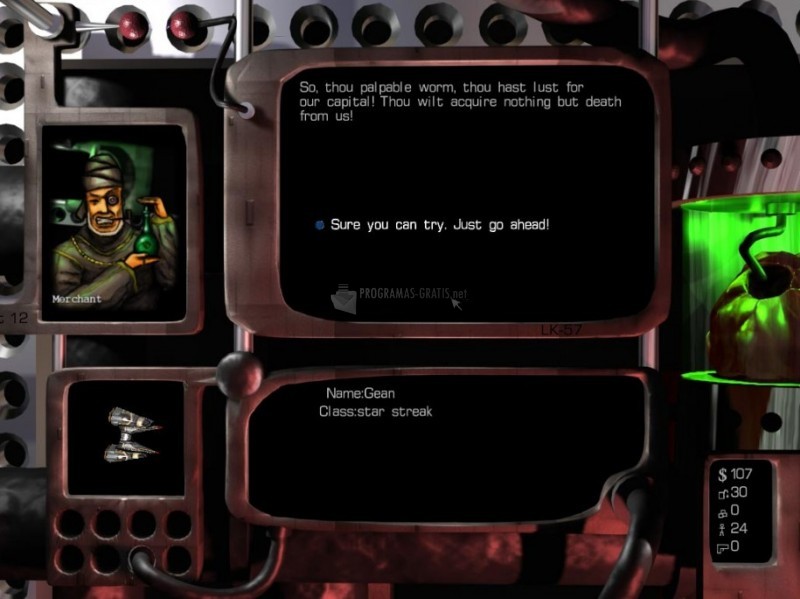The width and height of the screenshot is (800, 599).
Task: Select the star streak ship thumbnail
Action: point(131,436)
